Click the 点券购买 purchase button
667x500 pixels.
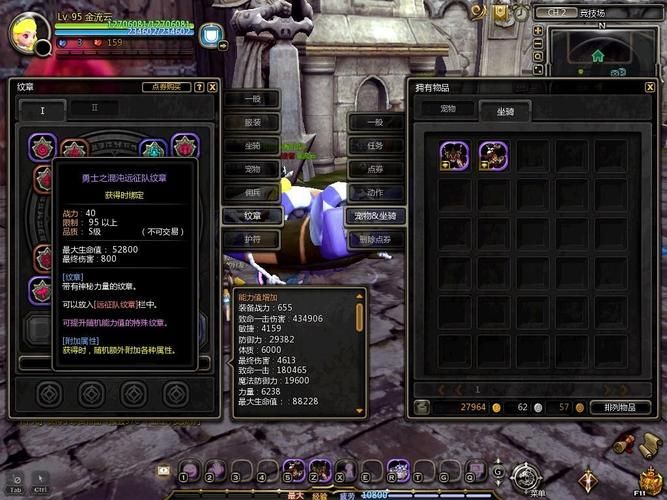click(x=167, y=87)
